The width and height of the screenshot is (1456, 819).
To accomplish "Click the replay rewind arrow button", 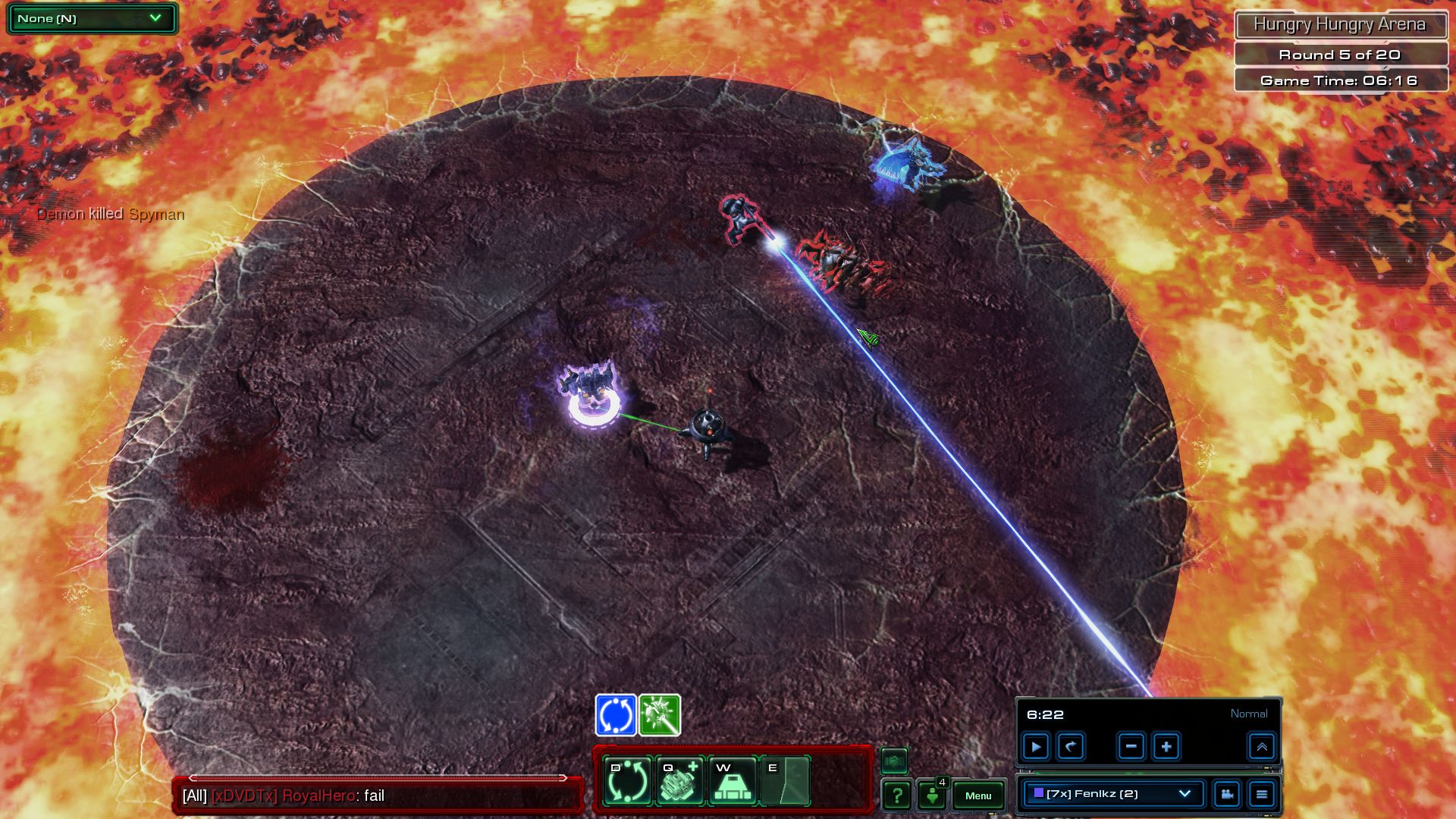I will [x=1071, y=747].
